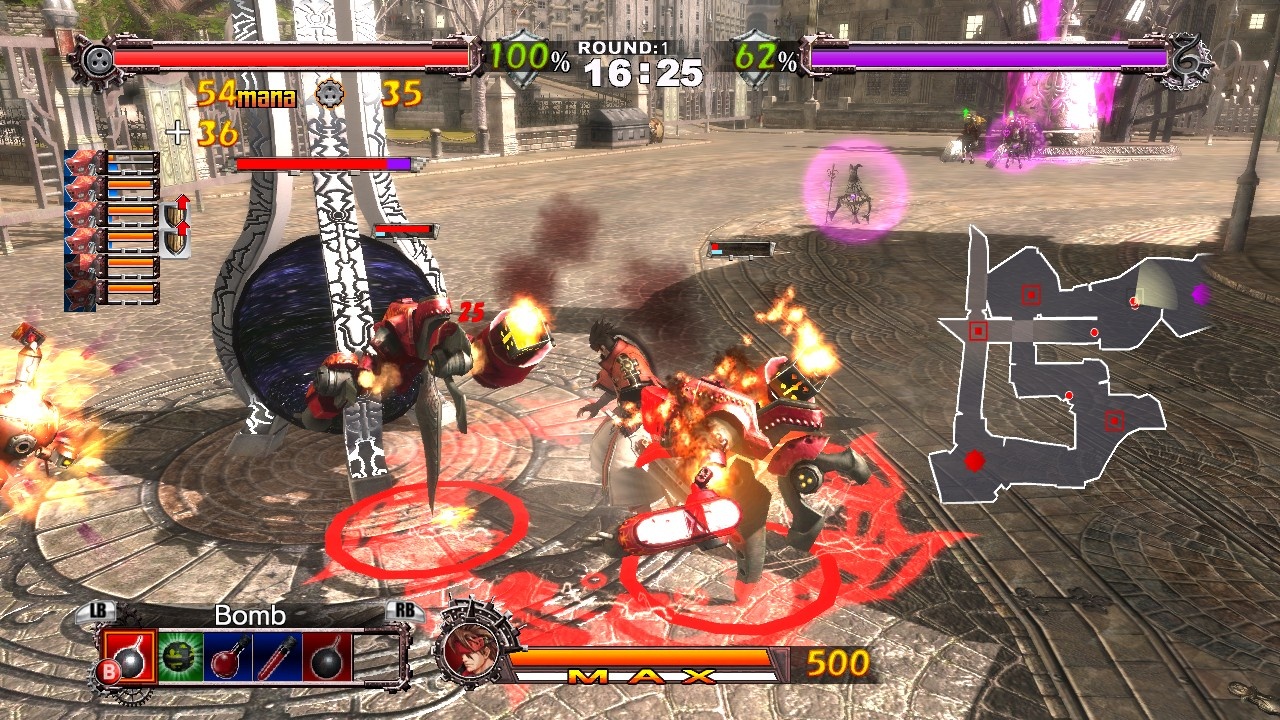Screen dimensions: 1280x720
Task: Select the blood vial item
Action: coord(275,655)
